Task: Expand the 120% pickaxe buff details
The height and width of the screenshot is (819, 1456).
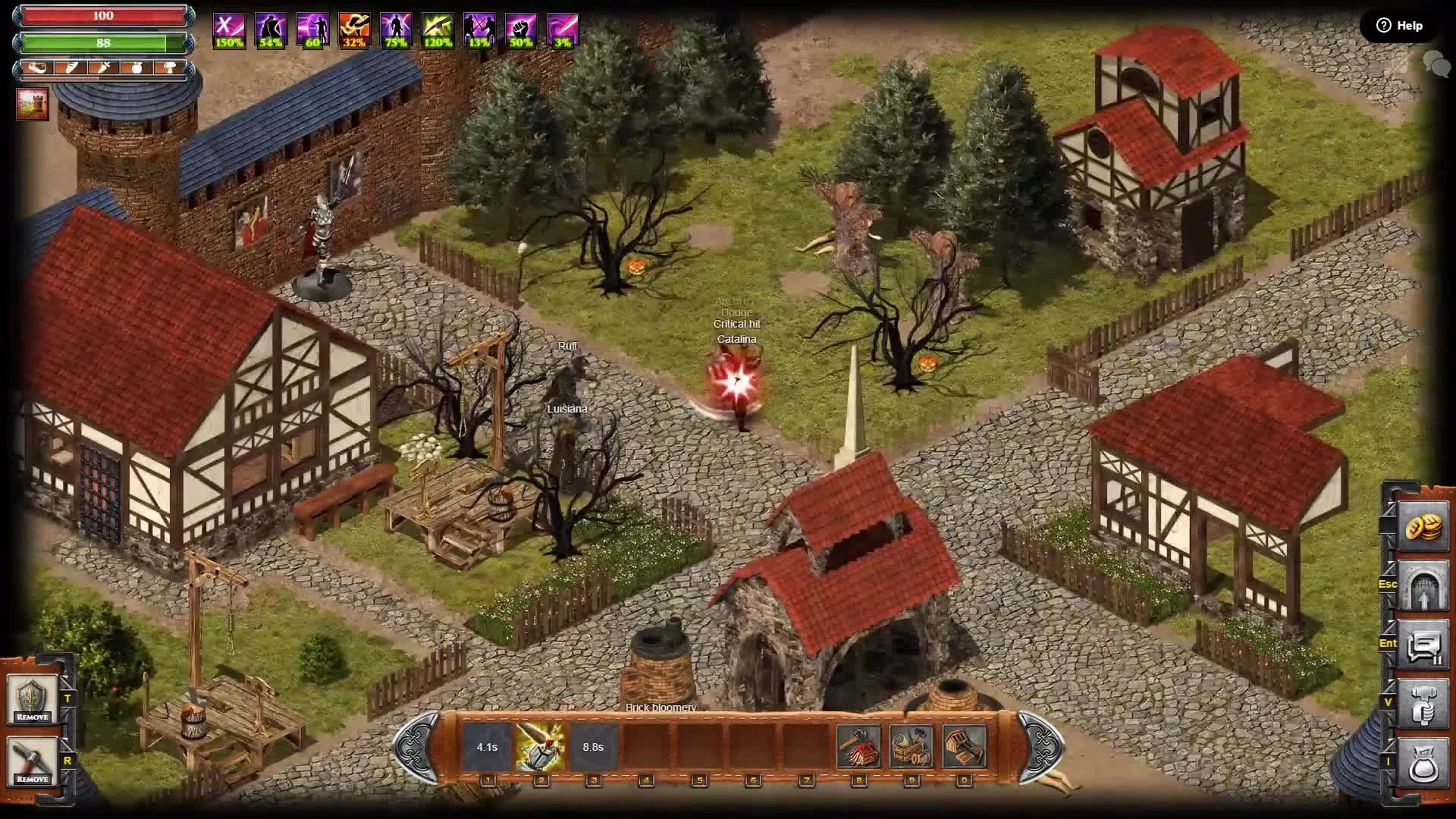Action: click(x=439, y=29)
